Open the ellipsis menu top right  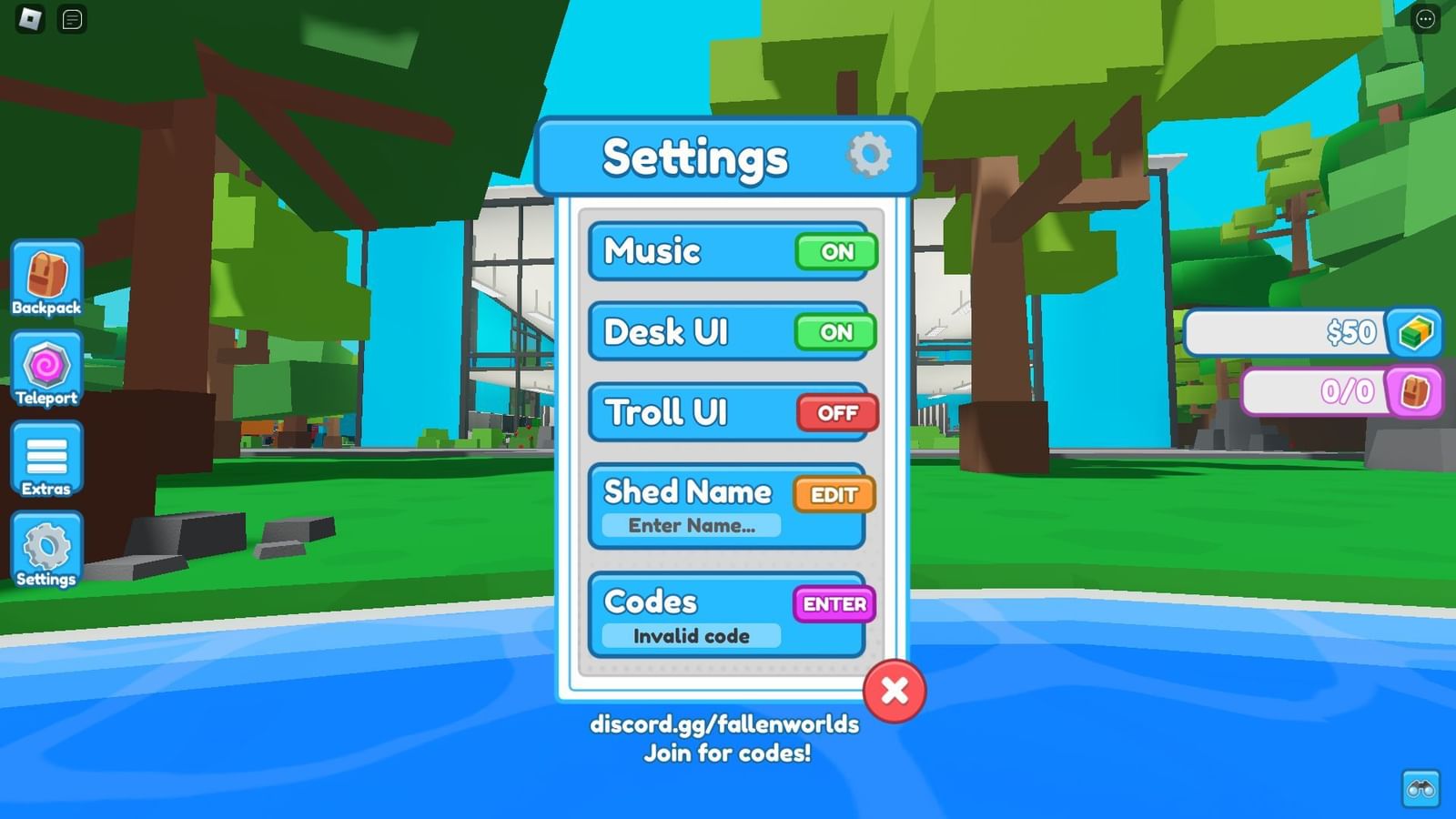[x=1425, y=18]
